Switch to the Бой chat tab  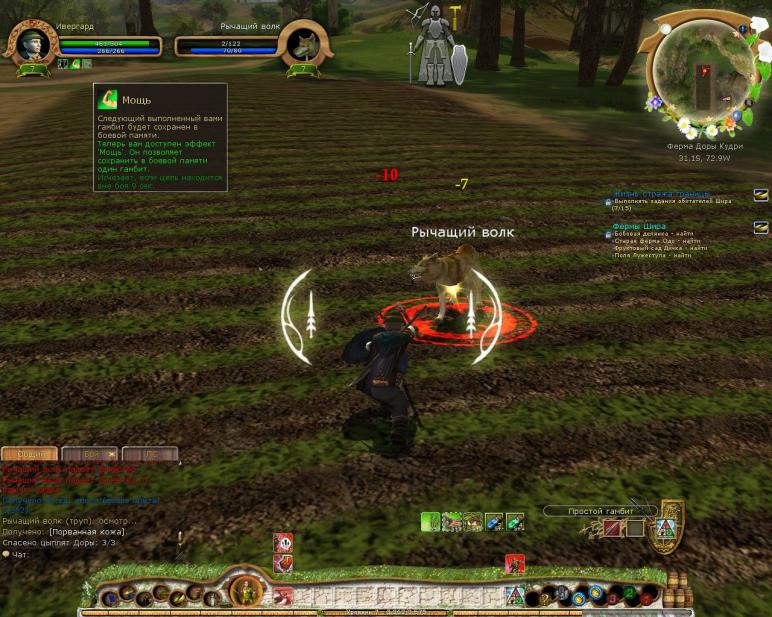[91, 454]
